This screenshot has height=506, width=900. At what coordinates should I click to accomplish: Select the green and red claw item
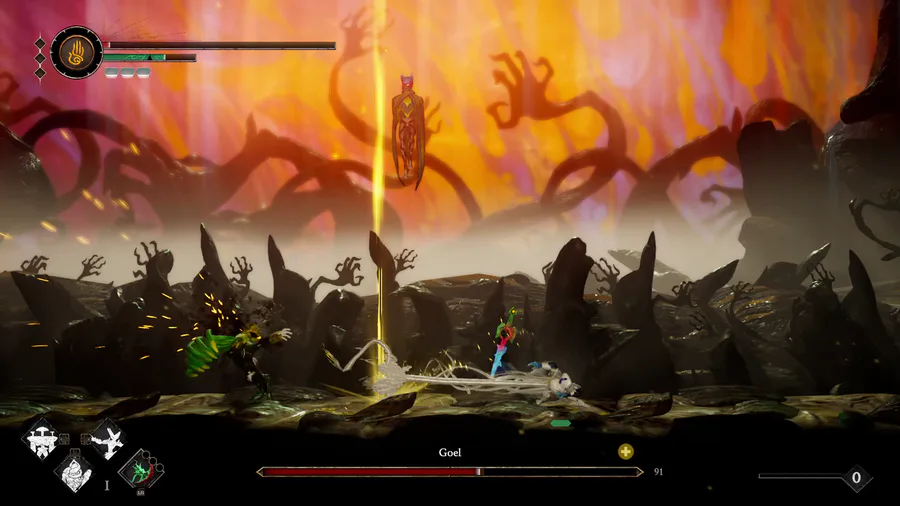pyautogui.click(x=141, y=470)
